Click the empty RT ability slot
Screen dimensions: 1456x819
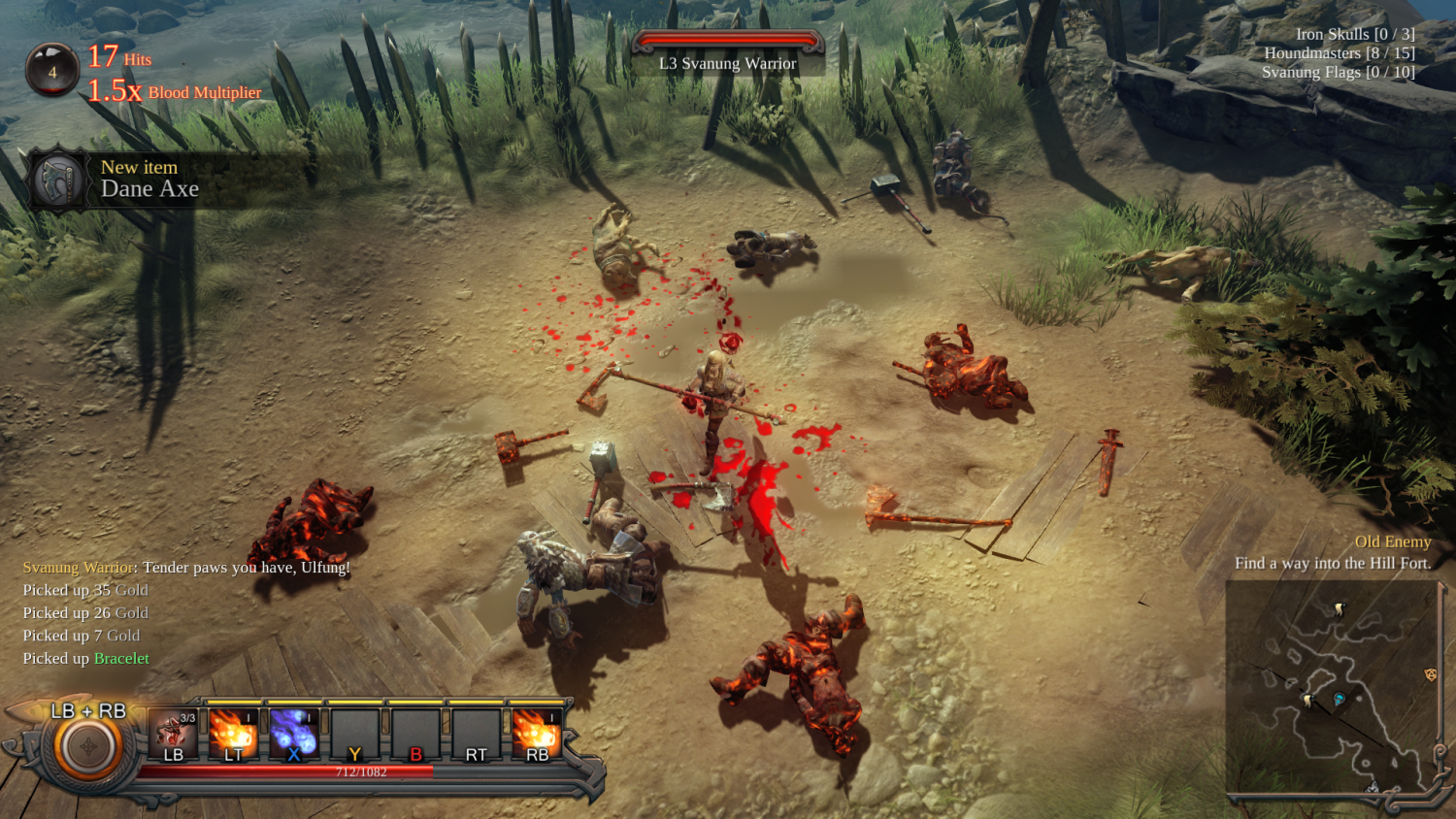point(476,731)
